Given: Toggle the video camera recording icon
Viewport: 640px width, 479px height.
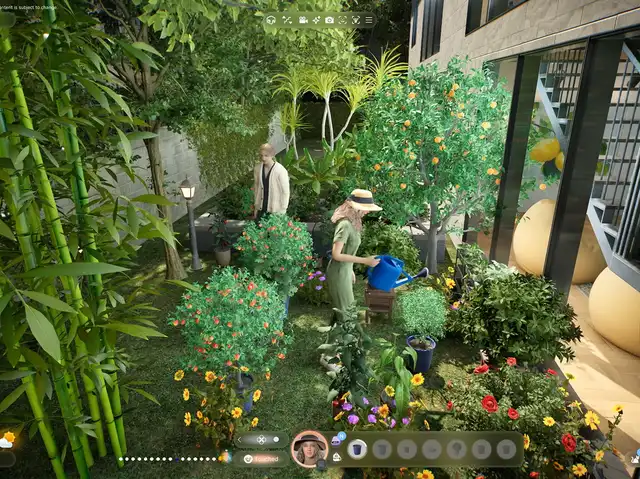Looking at the screenshot, I should (301, 20).
